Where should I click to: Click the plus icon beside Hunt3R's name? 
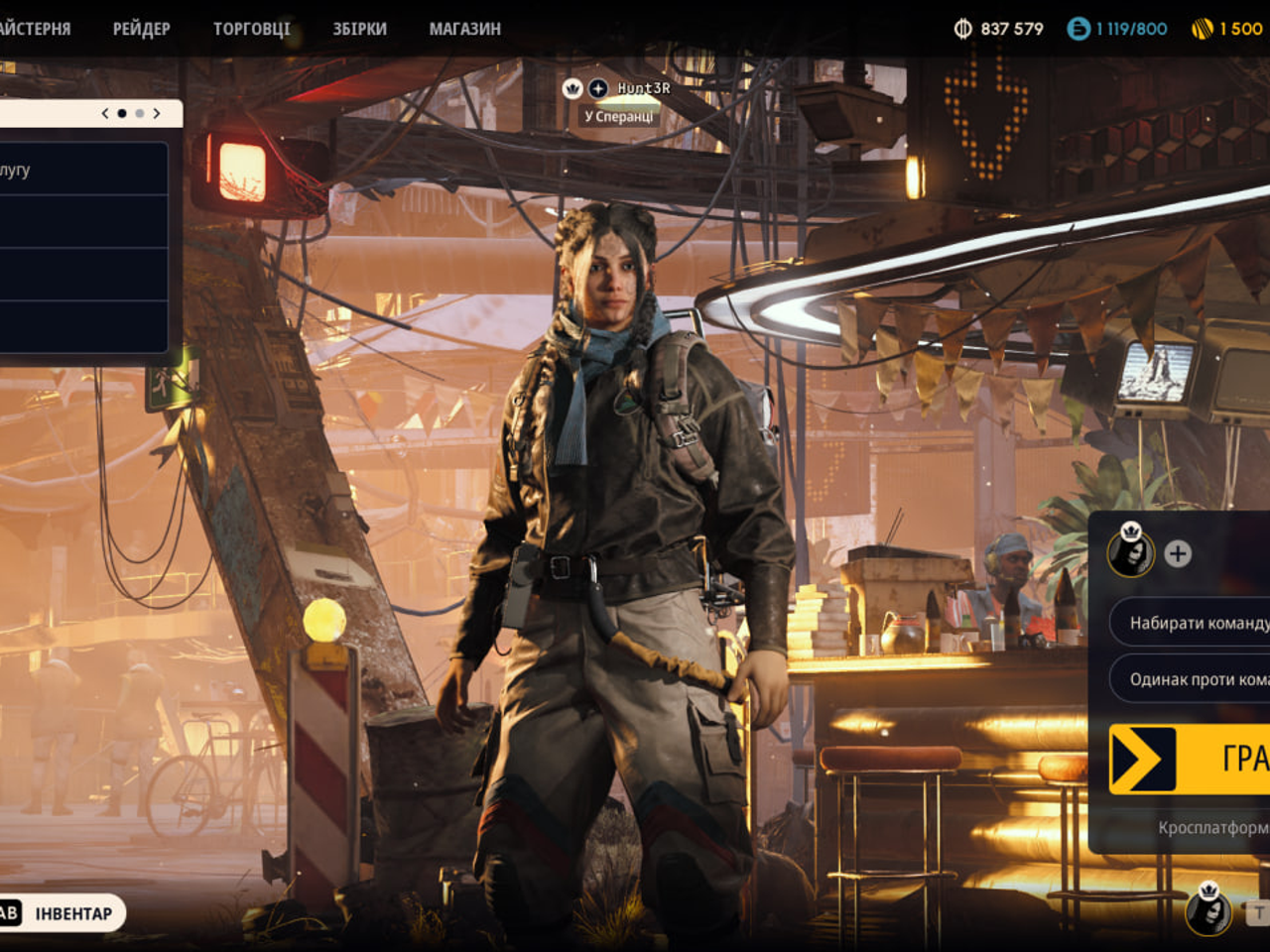[x=598, y=88]
